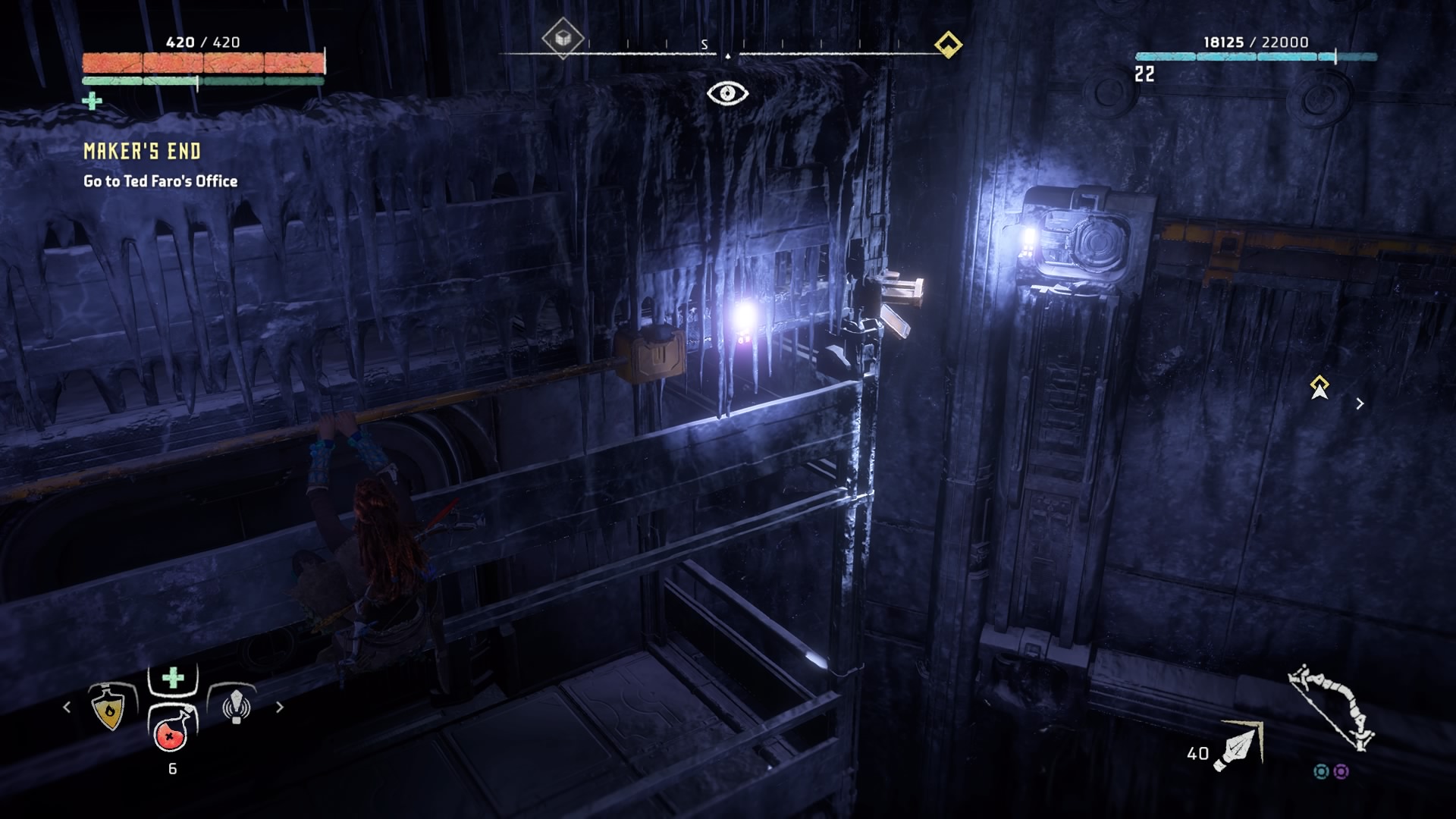Cycle tools with the left arrow
The height and width of the screenshot is (819, 1456).
click(x=67, y=708)
